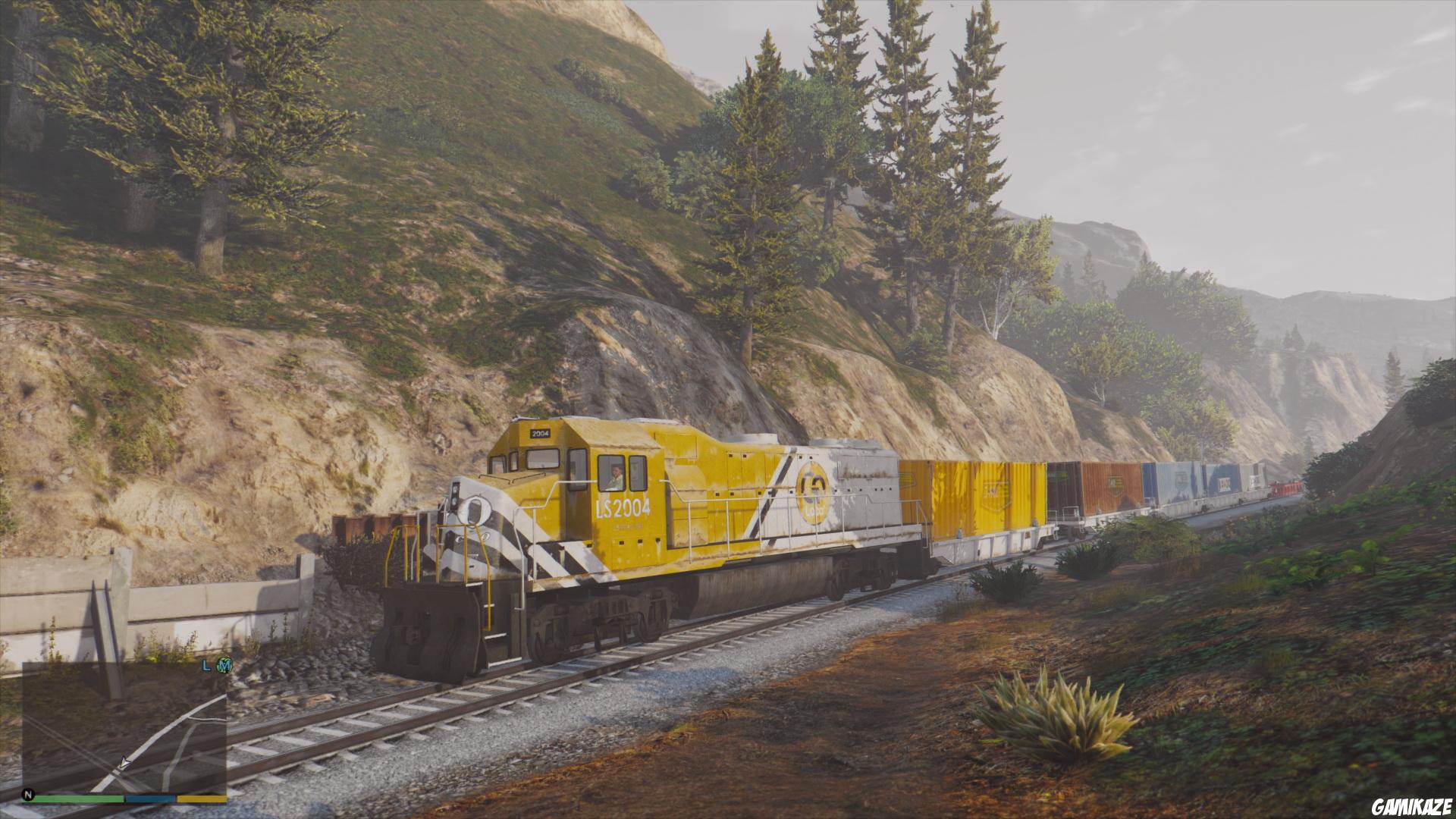This screenshot has height=819, width=1456.
Task: Click the blue stamina segment of the stat bar
Action: (150, 799)
